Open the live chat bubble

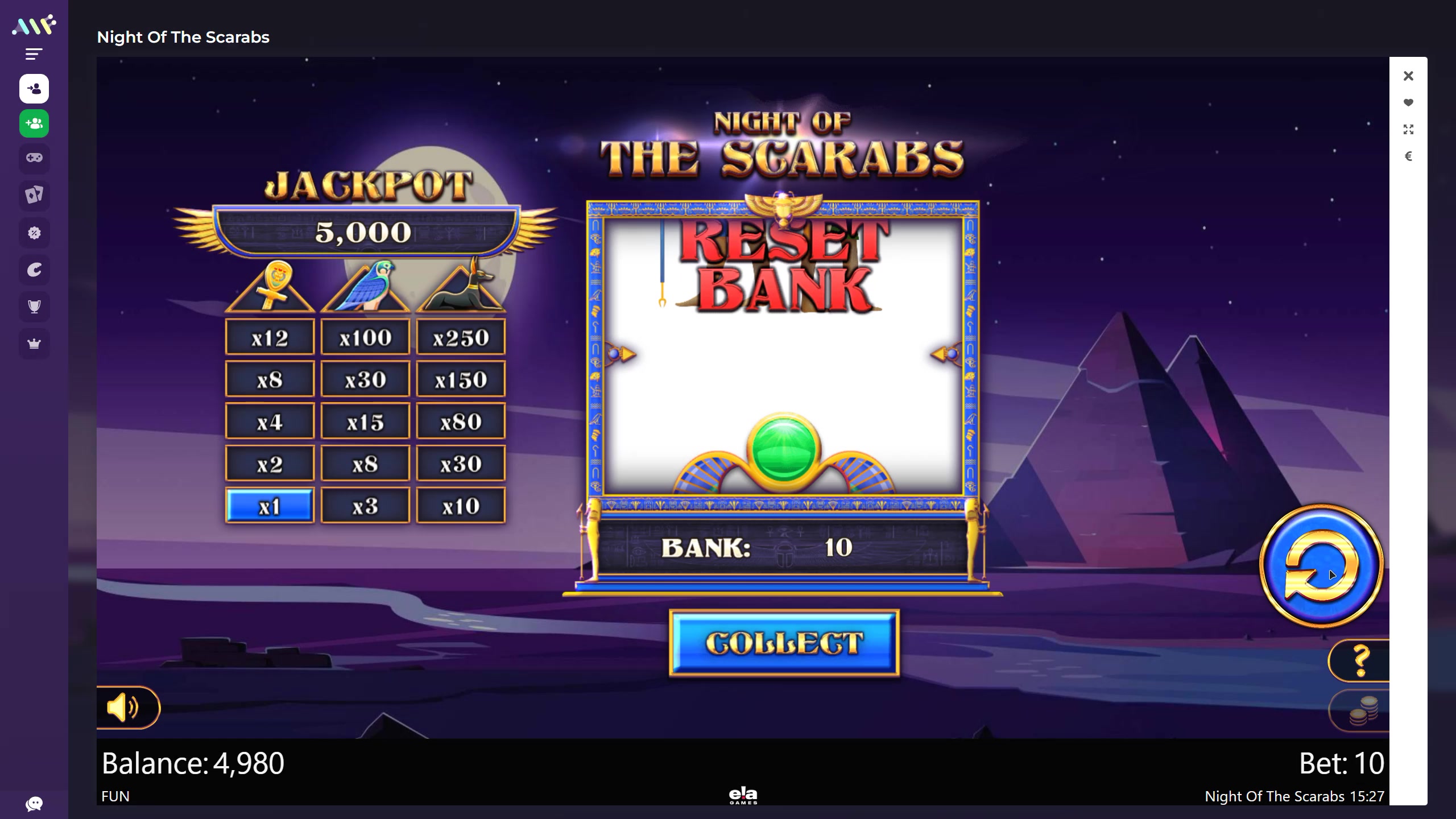pos(34,804)
